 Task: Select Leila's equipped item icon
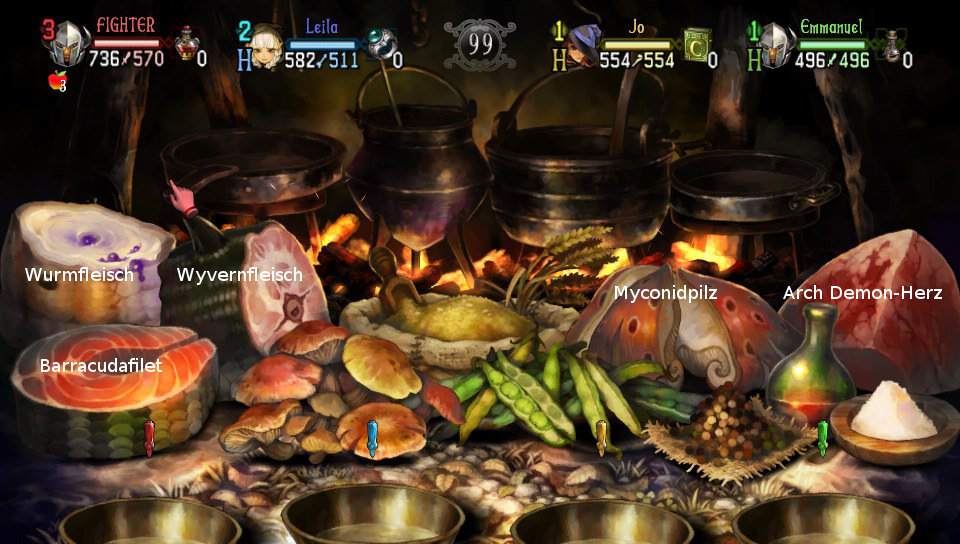click(x=378, y=44)
